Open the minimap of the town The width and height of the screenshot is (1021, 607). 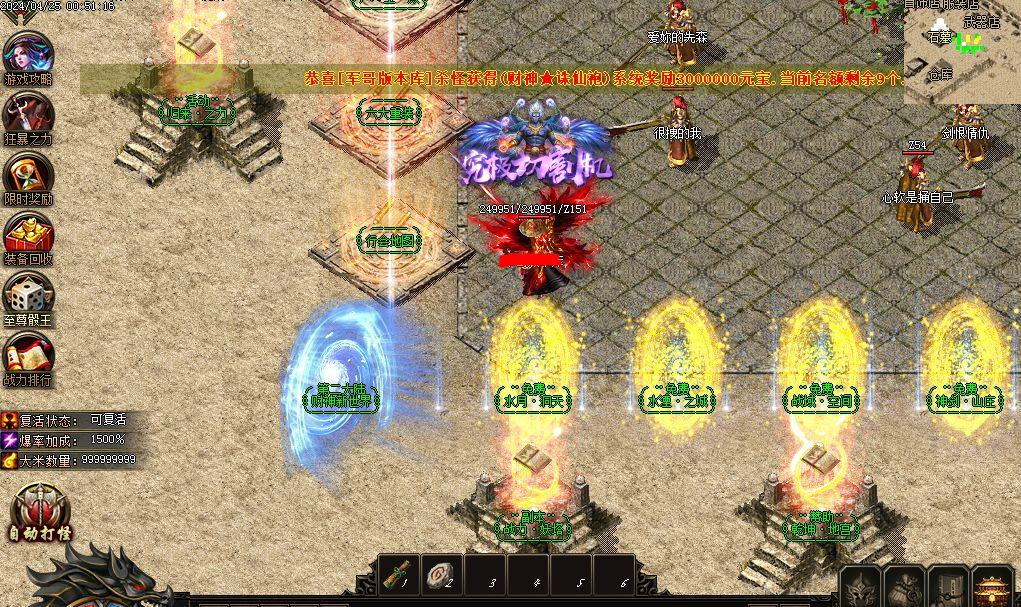coord(962,52)
